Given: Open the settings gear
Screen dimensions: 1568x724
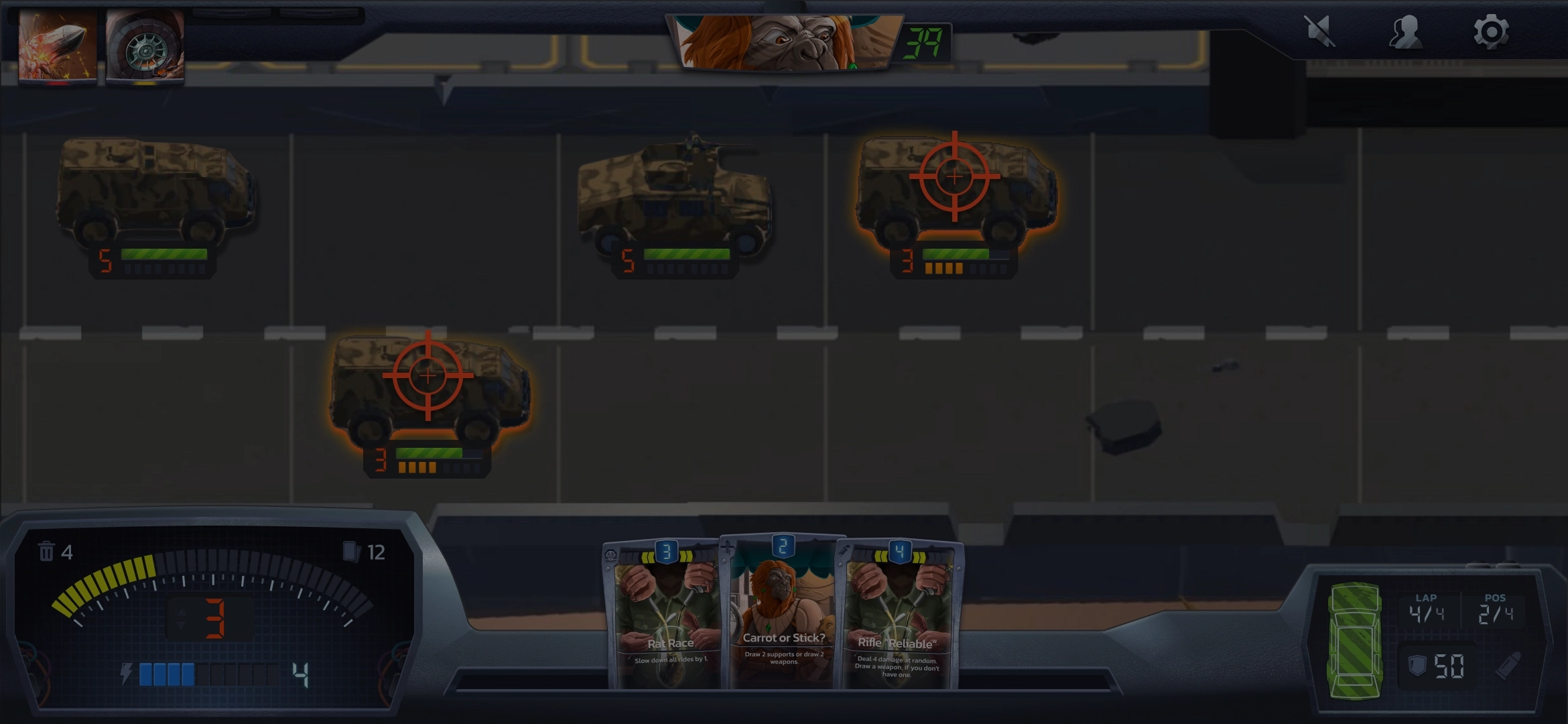Looking at the screenshot, I should pyautogui.click(x=1491, y=32).
